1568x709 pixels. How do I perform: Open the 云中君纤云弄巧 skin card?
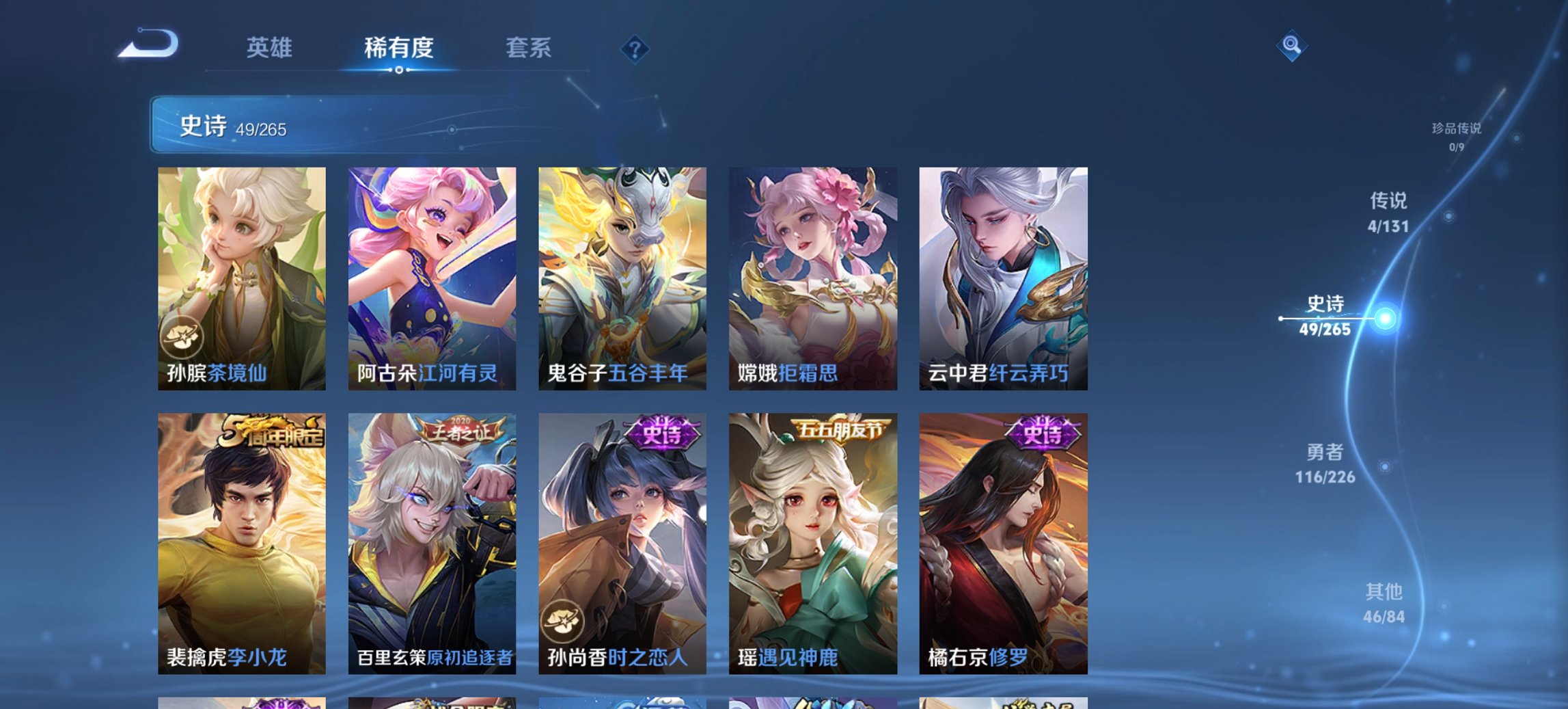(1002, 280)
